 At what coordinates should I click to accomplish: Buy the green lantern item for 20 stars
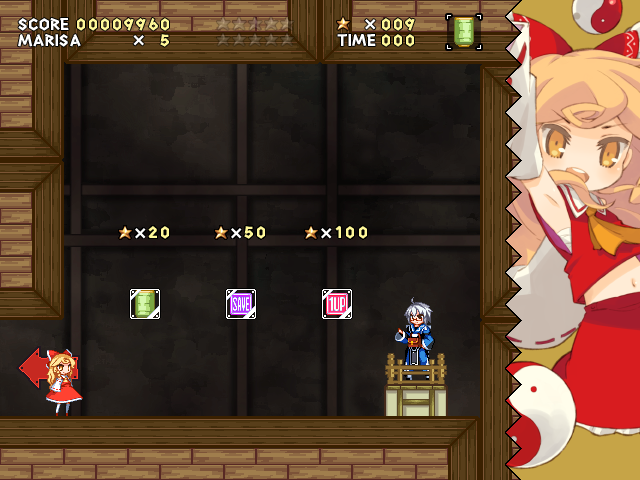[x=145, y=303]
